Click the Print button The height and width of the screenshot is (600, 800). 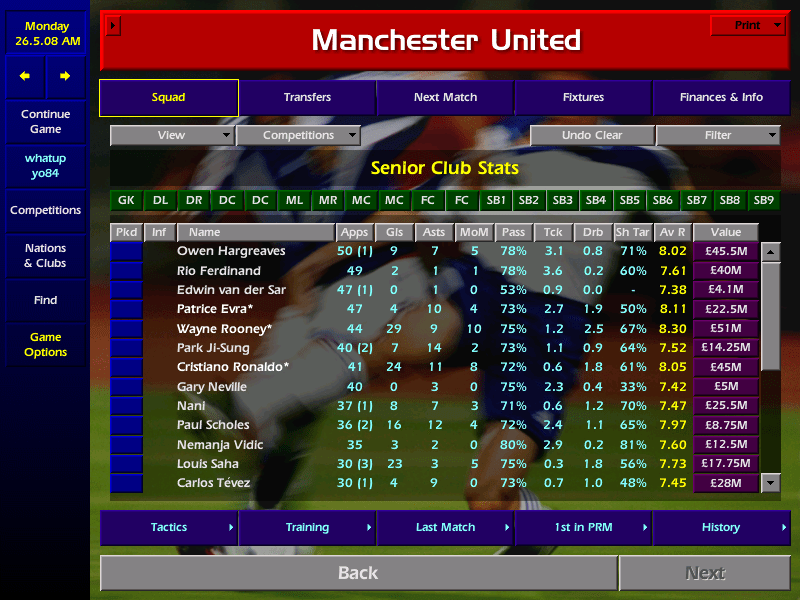tap(747, 25)
